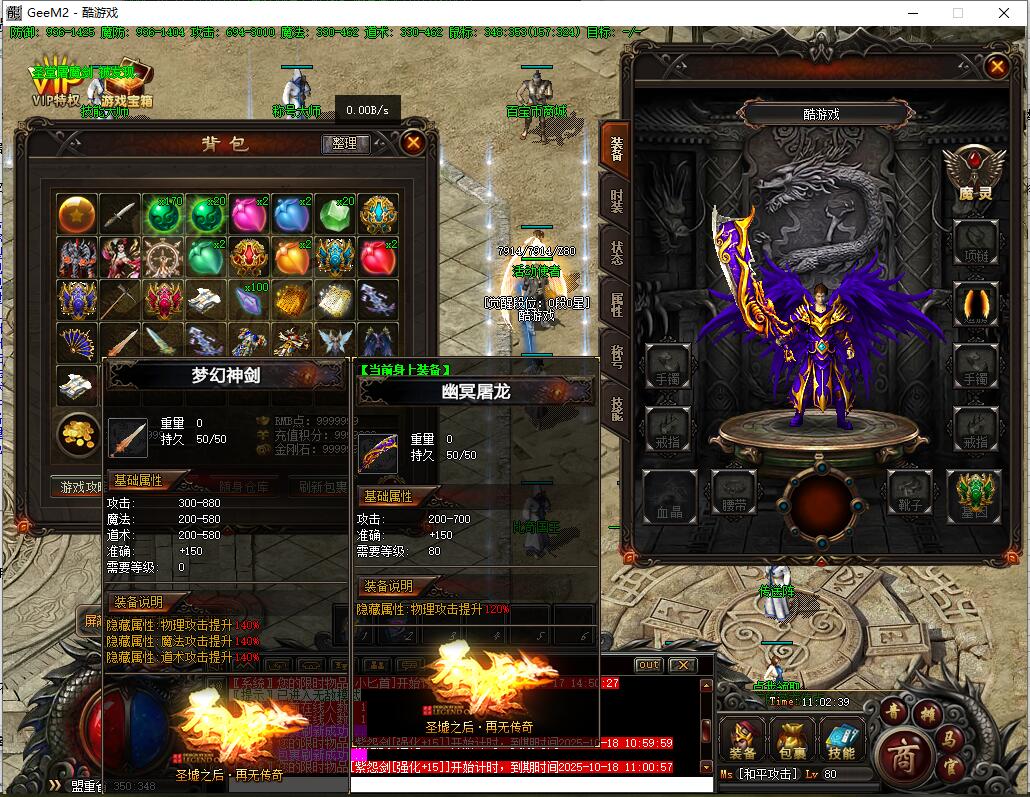This screenshot has width=1030, height=797.
Task: Switch to the 时装 fashion tab
Action: [x=615, y=198]
